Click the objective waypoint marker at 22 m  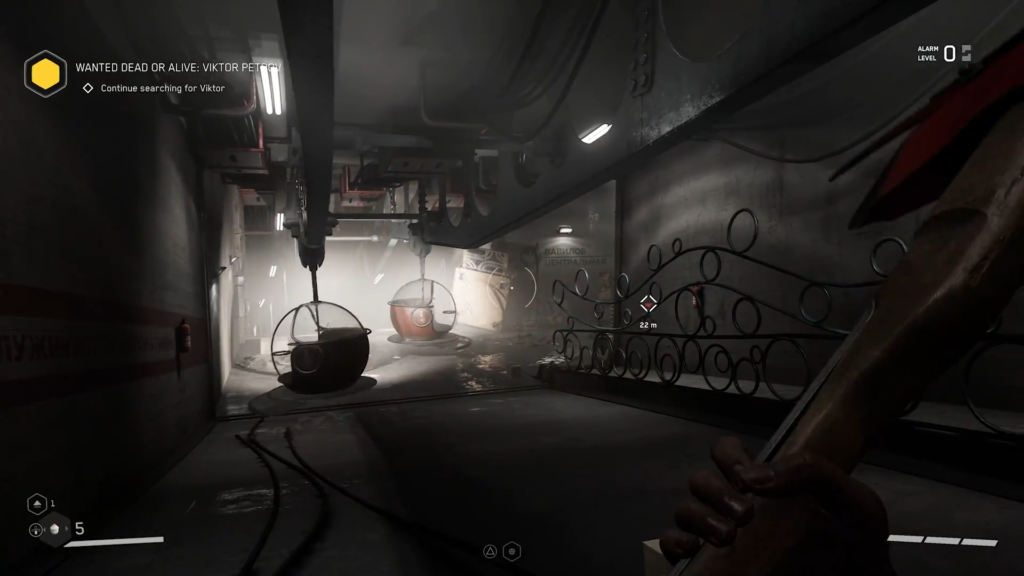tap(648, 303)
